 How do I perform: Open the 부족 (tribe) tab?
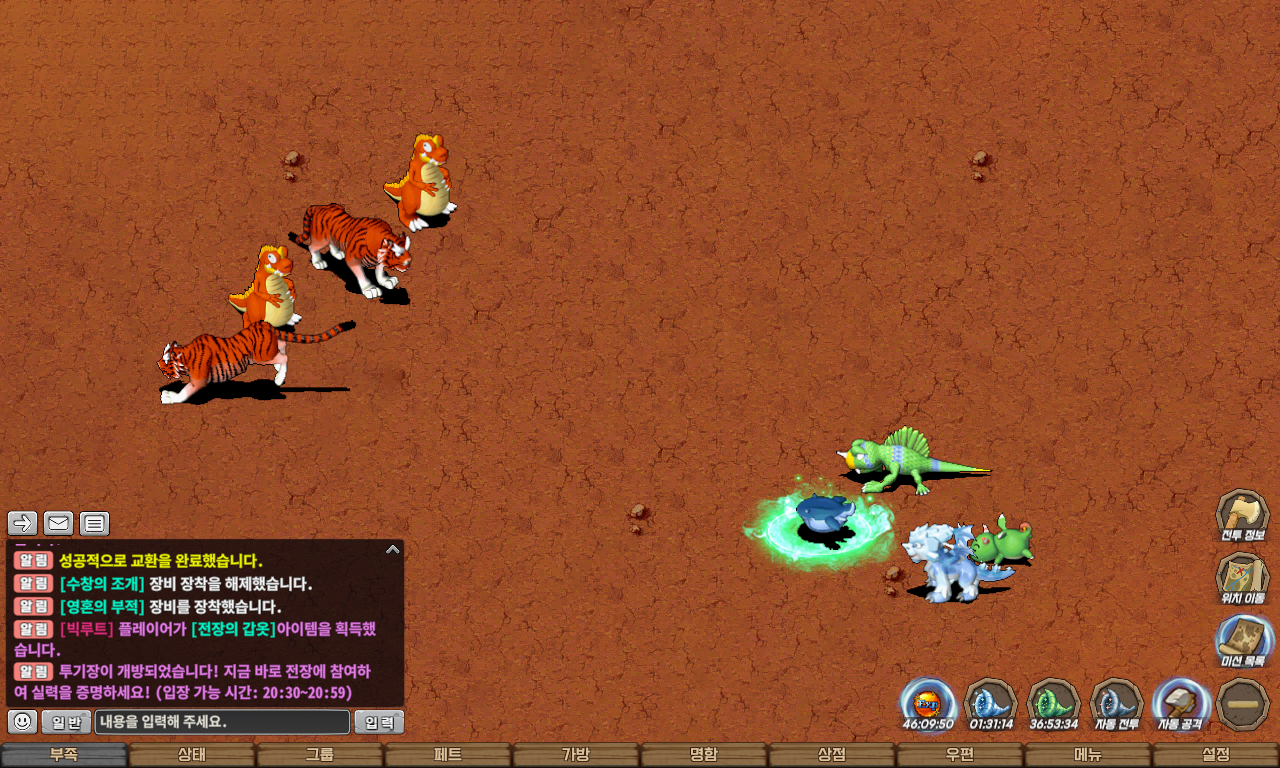click(x=64, y=755)
